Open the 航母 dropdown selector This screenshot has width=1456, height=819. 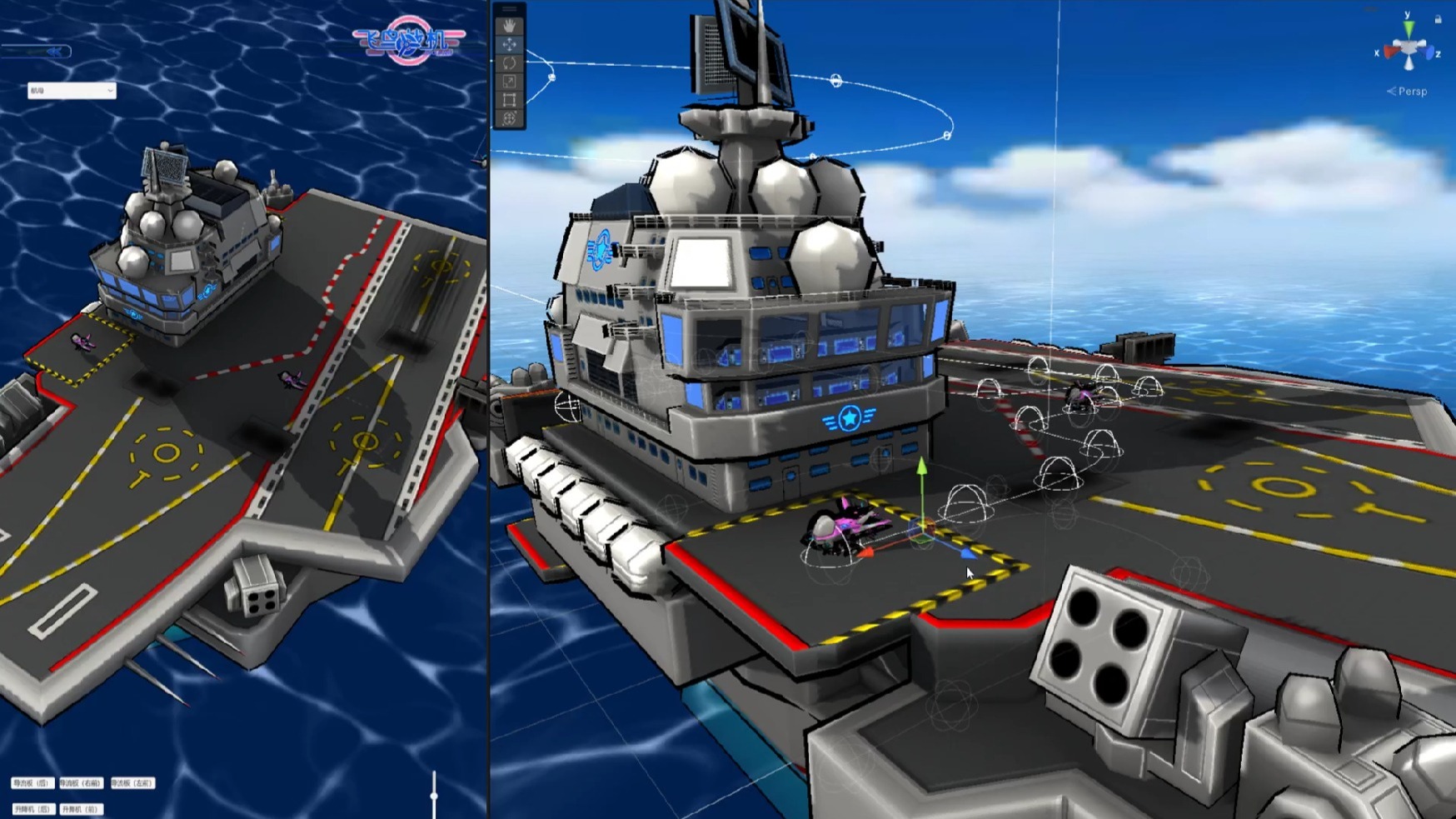pos(71,90)
